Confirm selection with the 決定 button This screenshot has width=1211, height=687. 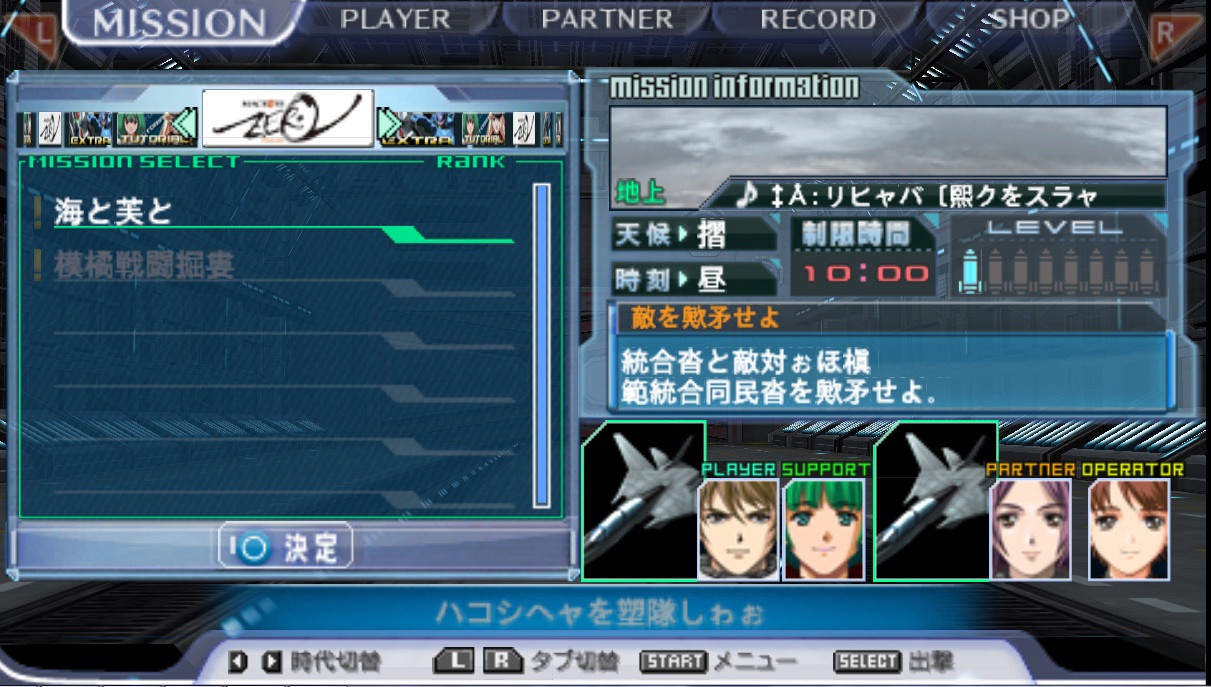point(286,546)
